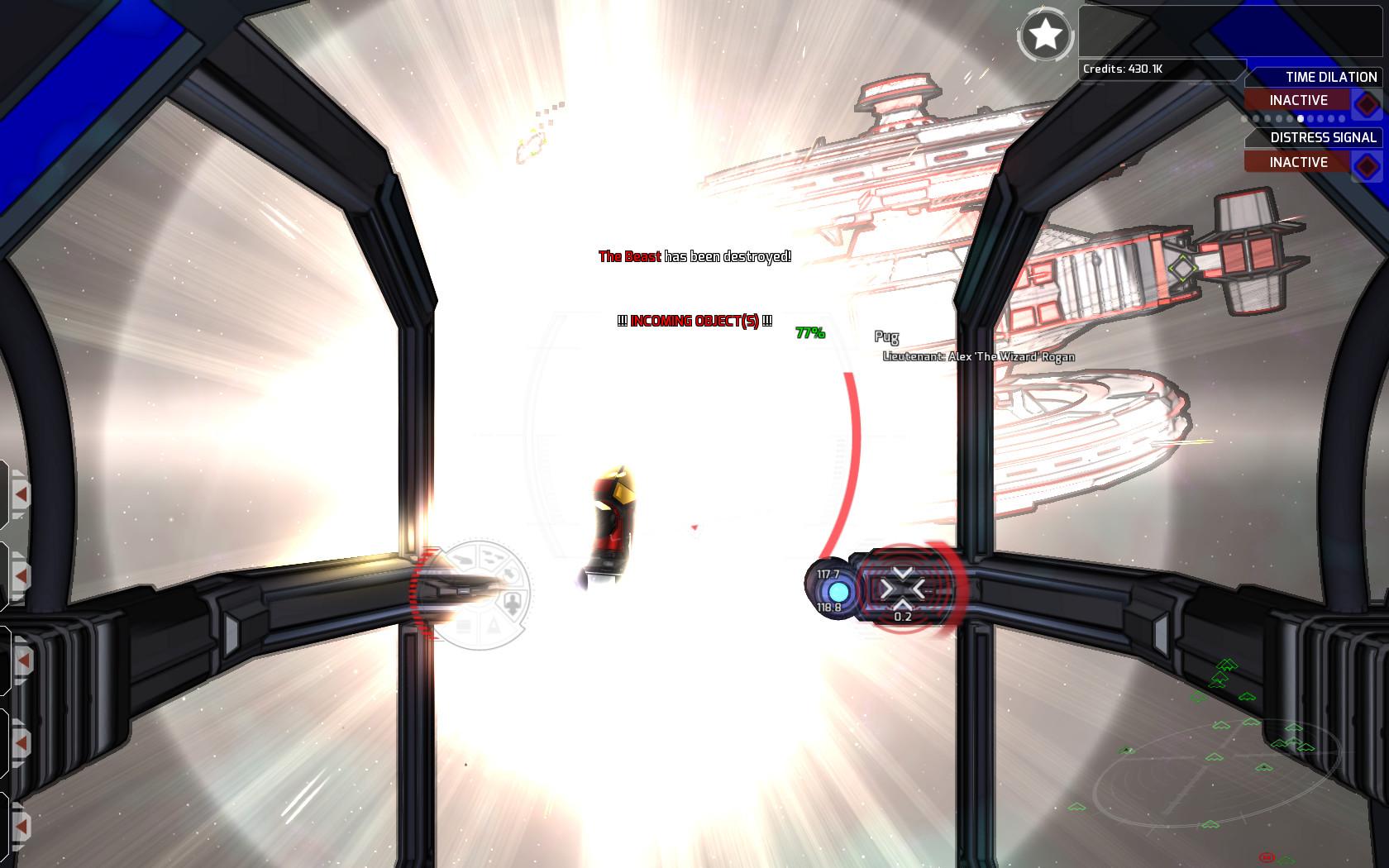The width and height of the screenshot is (1389, 868).
Task: Toggle the Time Dilation INACTIVE switch
Action: pyautogui.click(x=1300, y=100)
